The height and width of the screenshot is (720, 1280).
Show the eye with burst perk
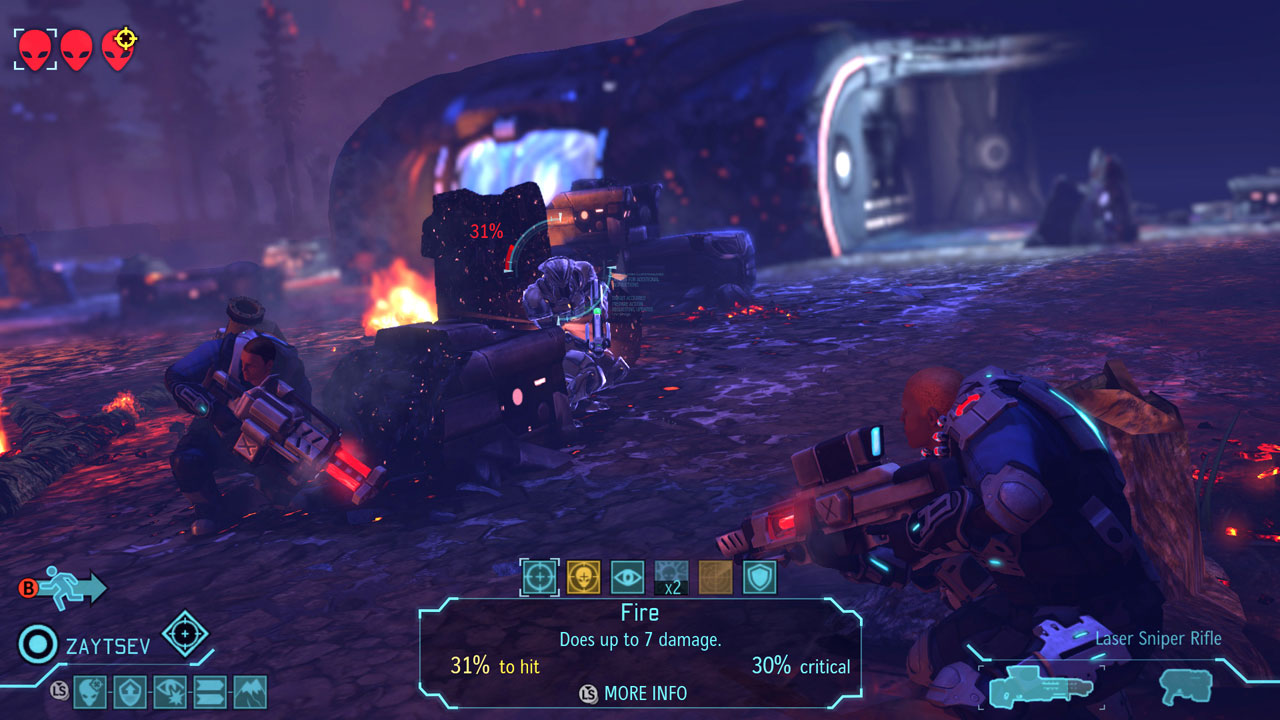tap(170, 691)
